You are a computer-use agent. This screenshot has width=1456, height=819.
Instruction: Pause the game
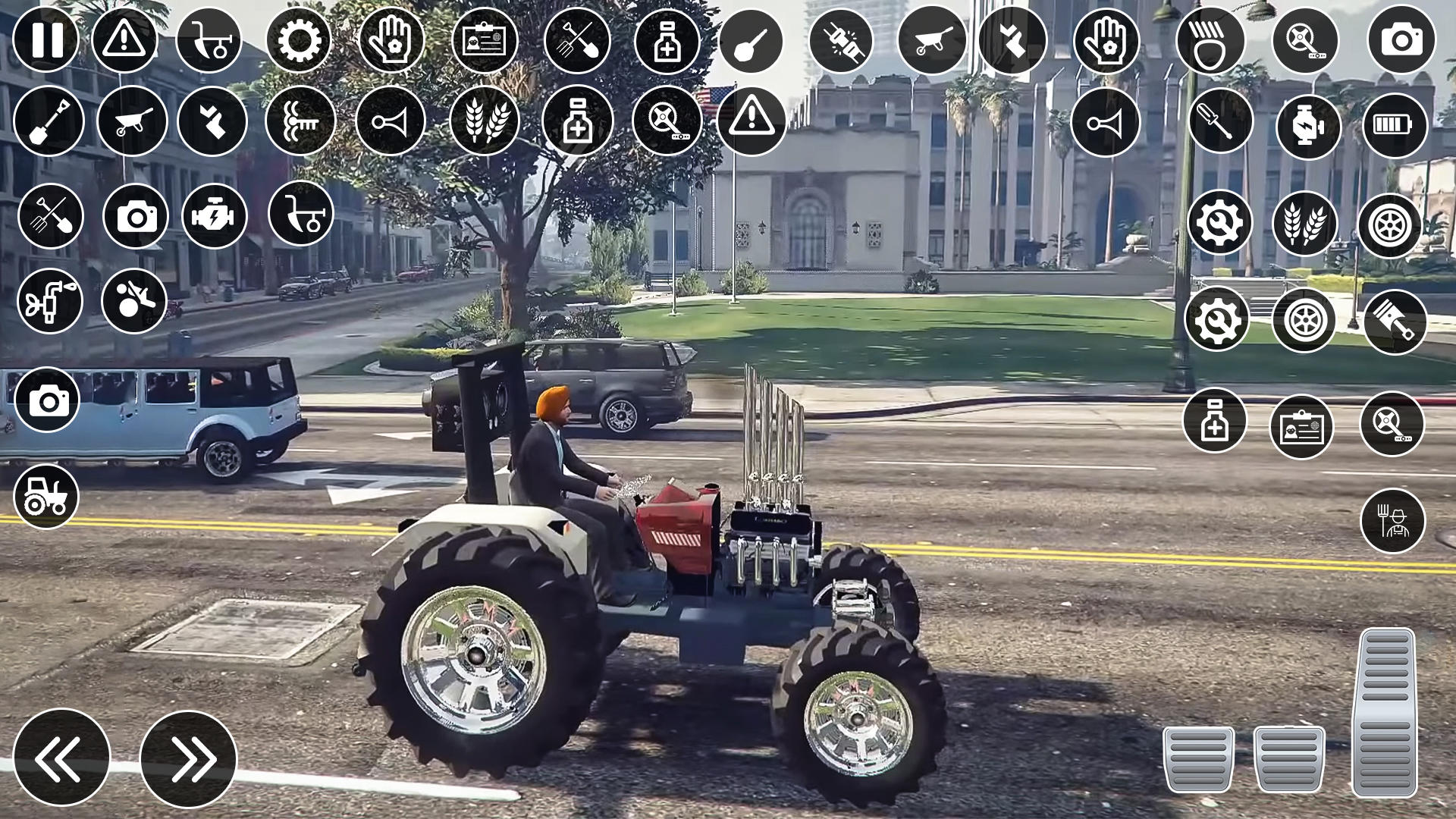point(47,42)
